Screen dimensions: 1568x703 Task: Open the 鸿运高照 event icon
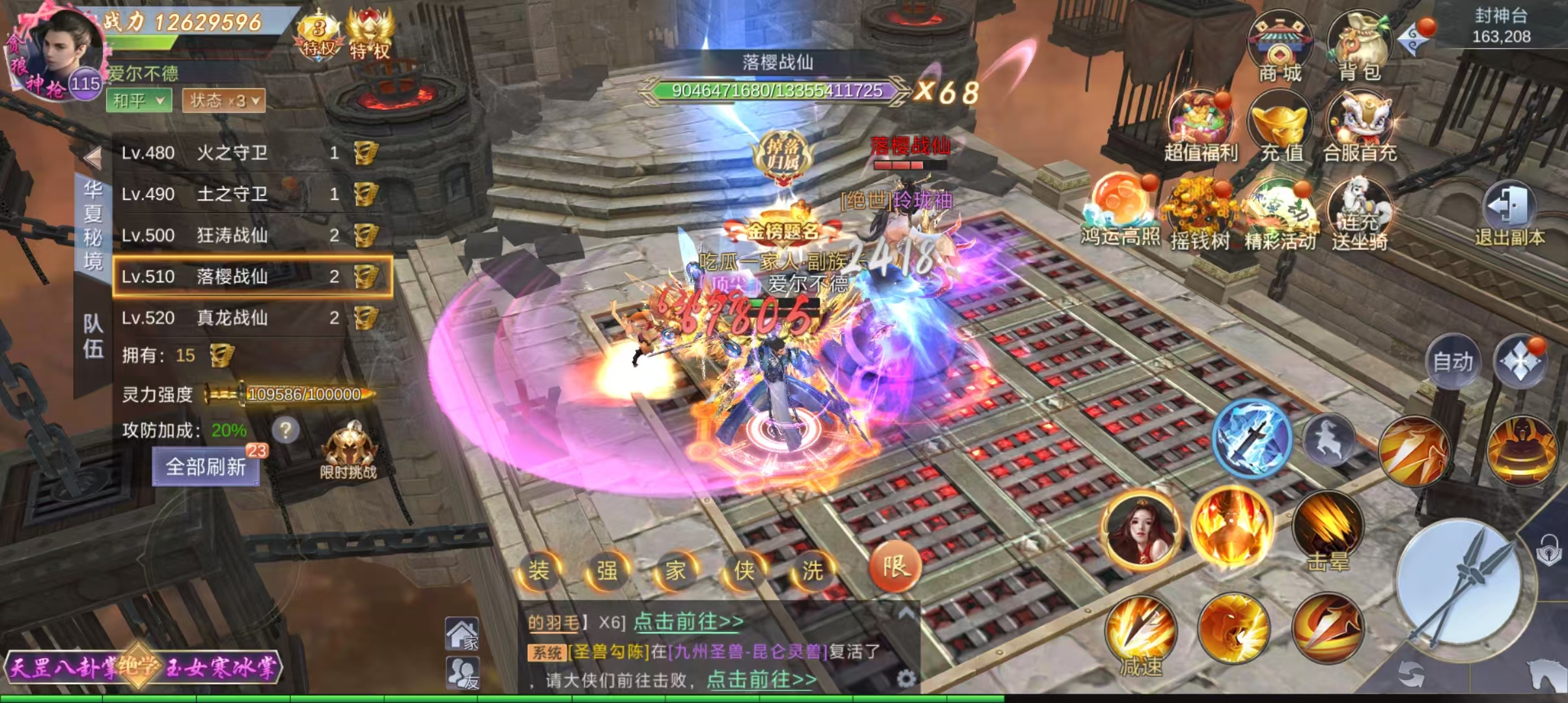click(x=1120, y=212)
